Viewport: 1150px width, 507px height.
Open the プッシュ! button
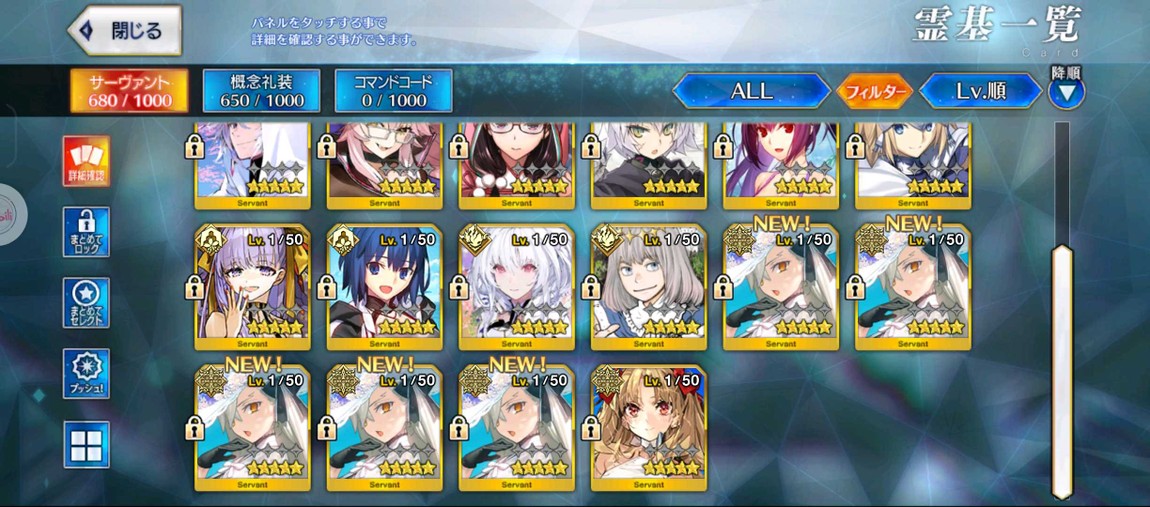tap(86, 374)
